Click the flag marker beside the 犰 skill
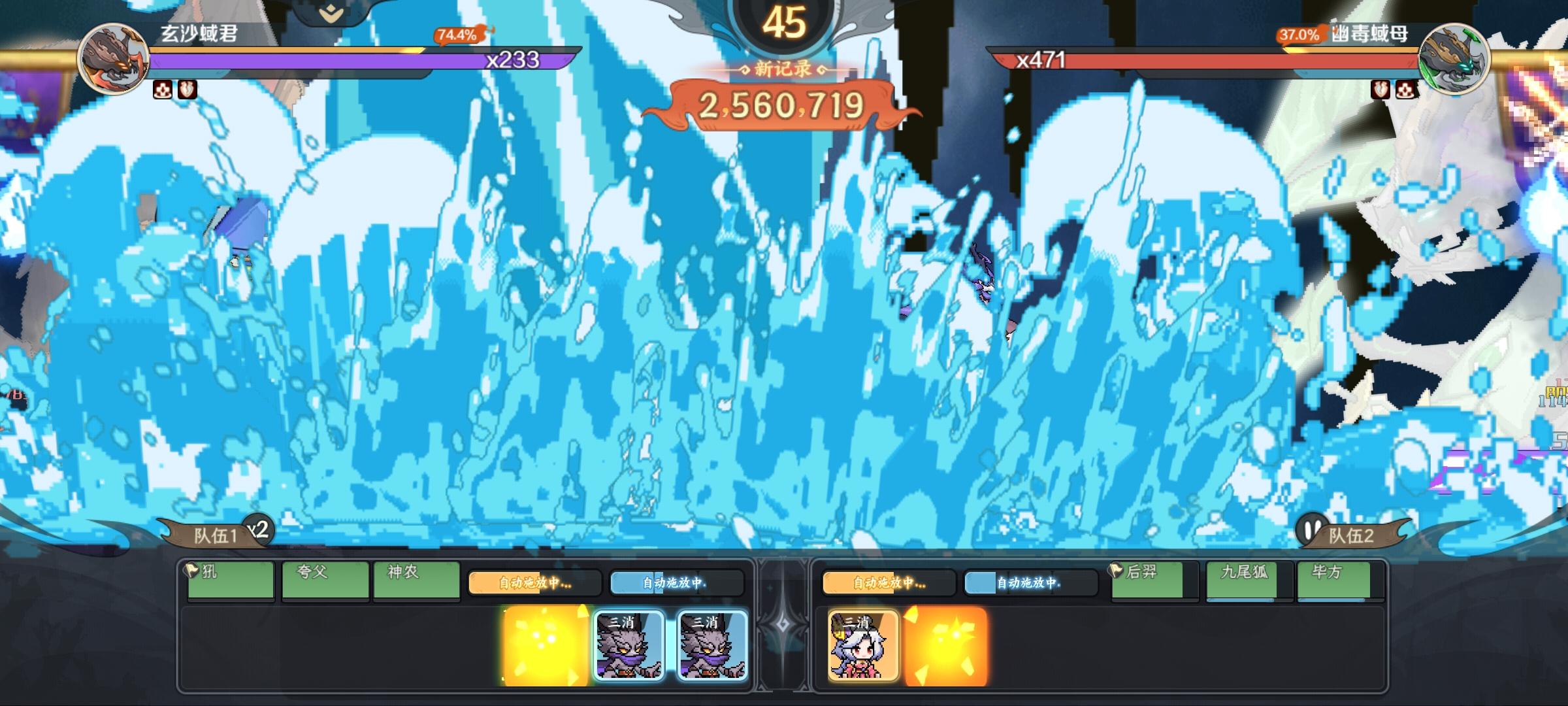 point(191,571)
